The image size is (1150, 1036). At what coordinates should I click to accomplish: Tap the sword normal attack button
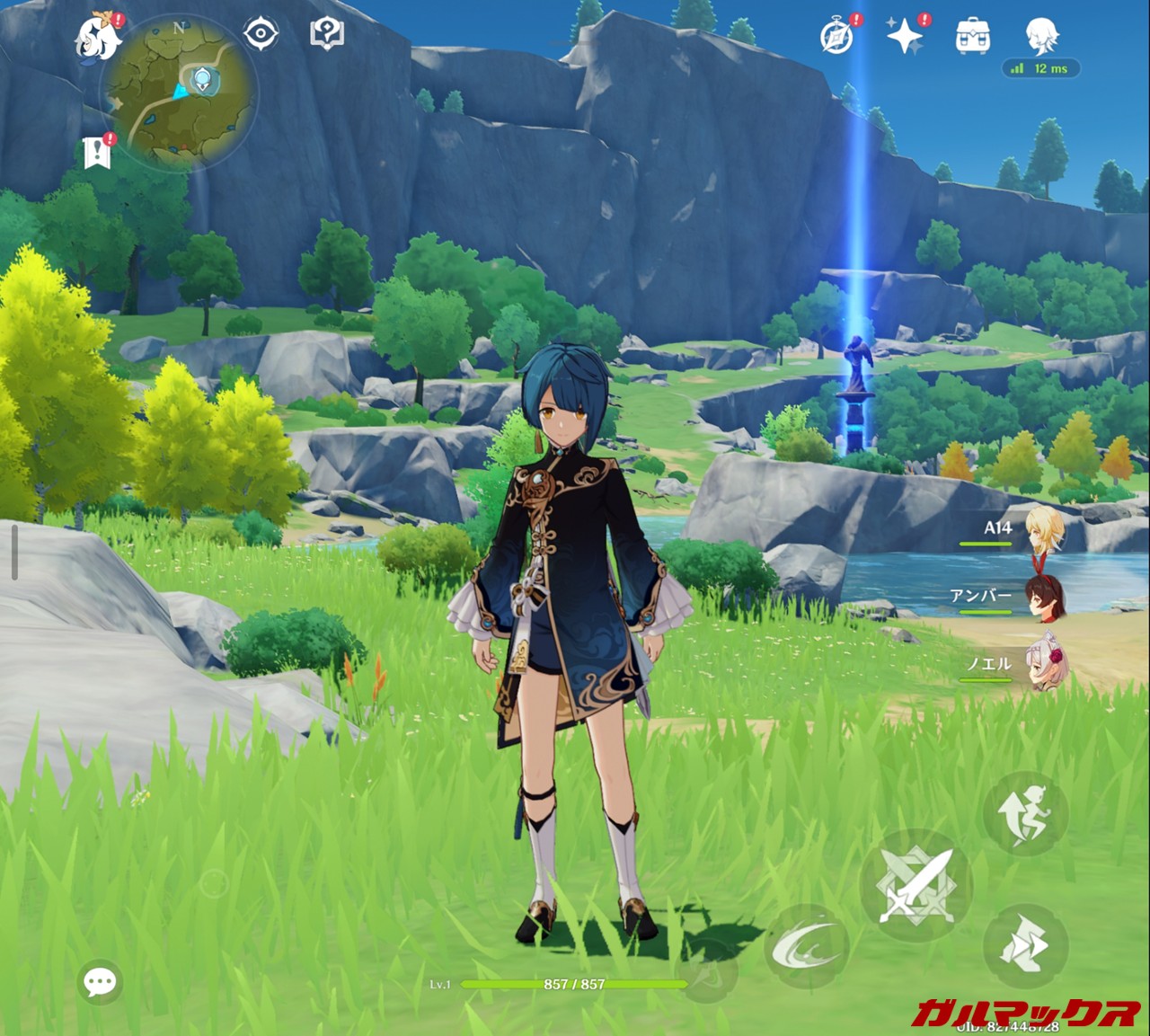915,885
